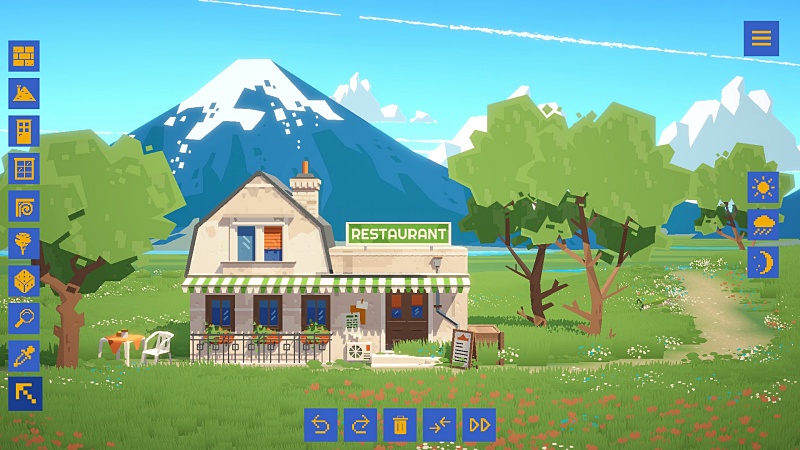Pick the window placement tool
The image size is (800, 450).
(x=24, y=168)
